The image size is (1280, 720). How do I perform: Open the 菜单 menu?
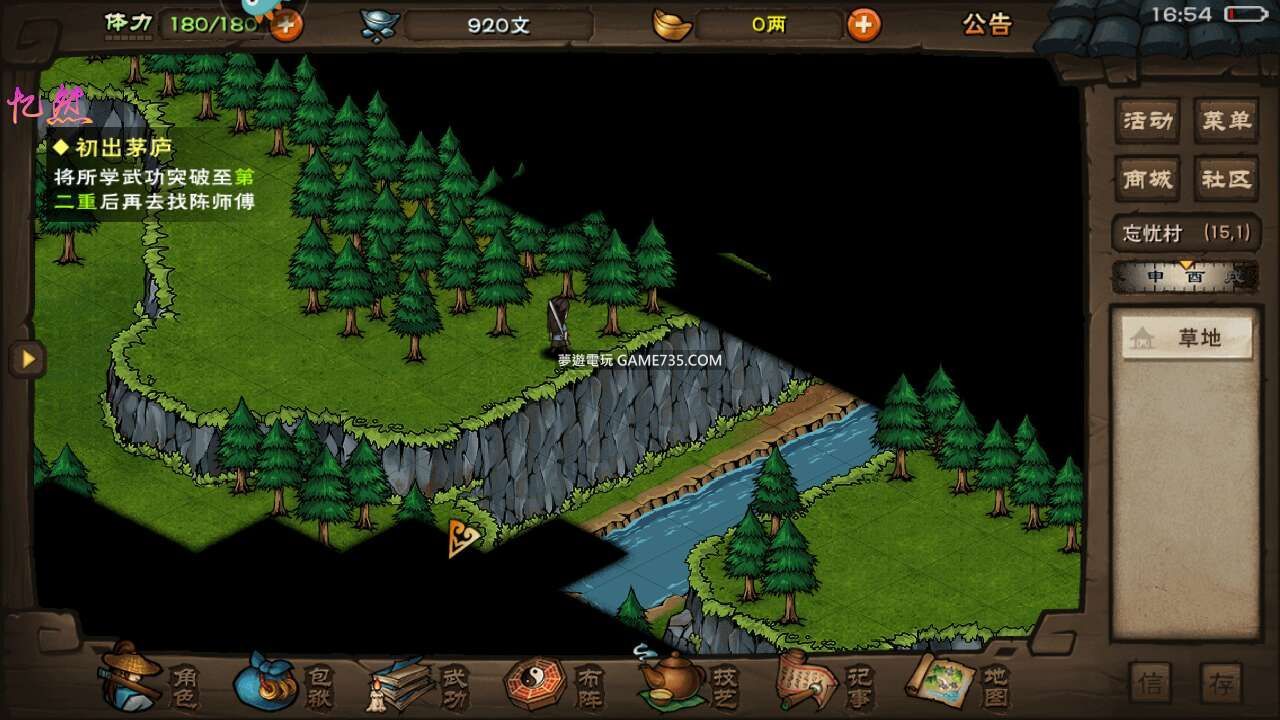click(x=1226, y=122)
